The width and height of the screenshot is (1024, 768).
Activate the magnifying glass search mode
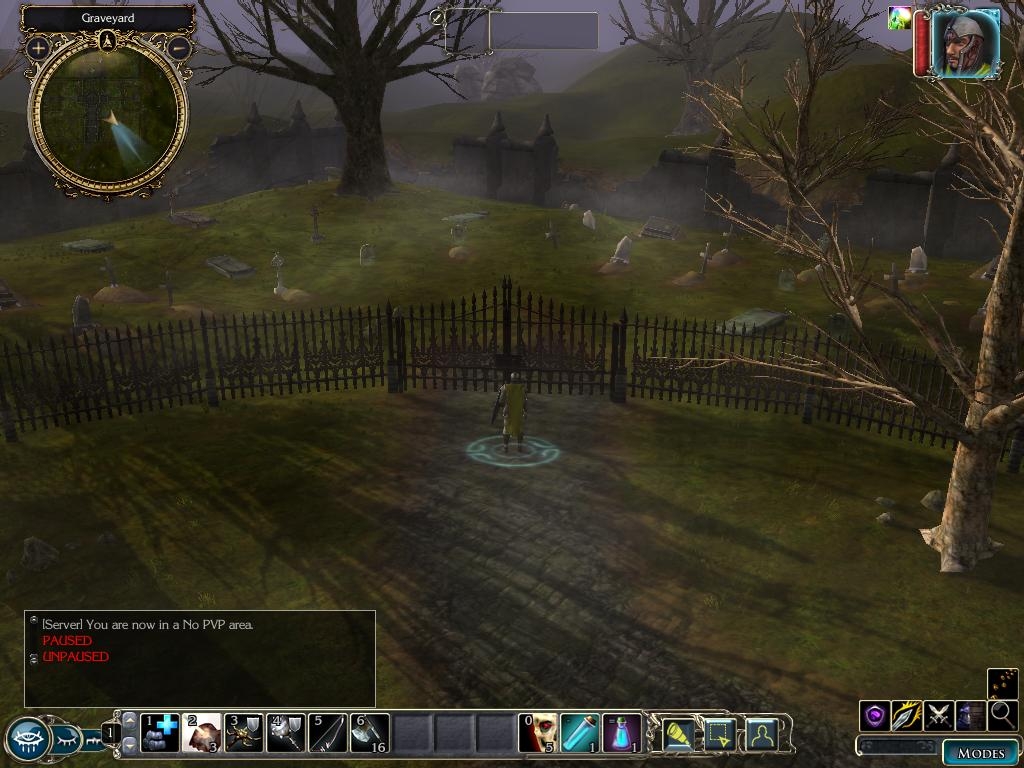pos(1002,715)
